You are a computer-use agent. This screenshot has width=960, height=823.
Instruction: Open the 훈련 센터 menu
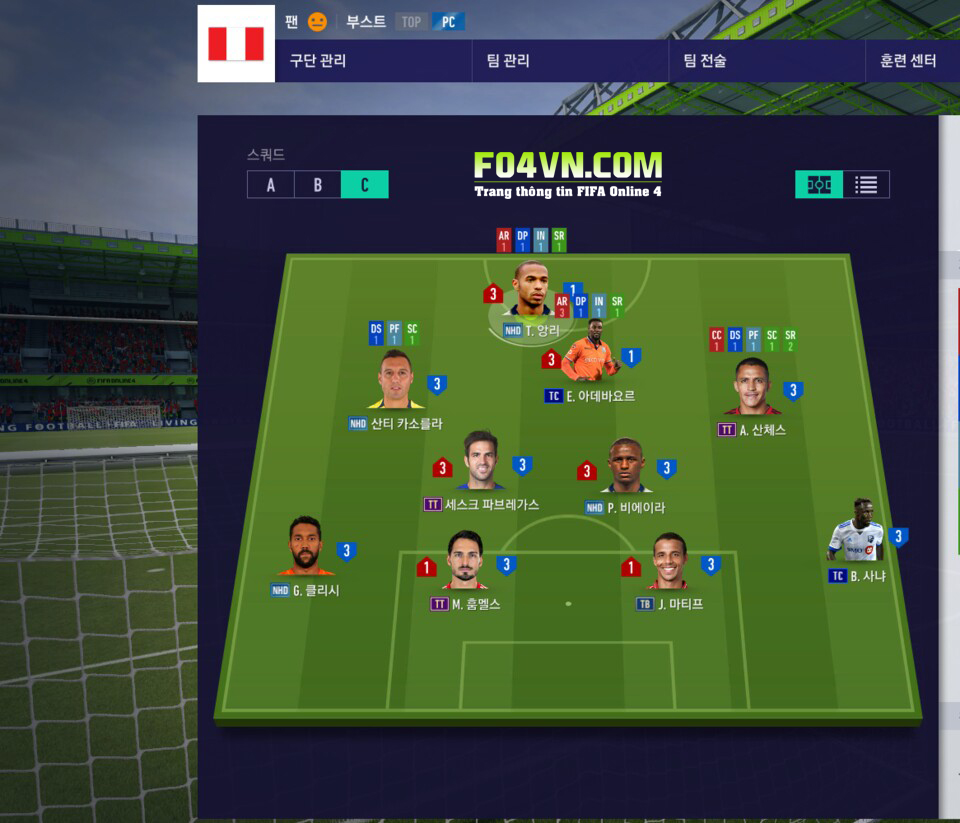click(x=908, y=61)
